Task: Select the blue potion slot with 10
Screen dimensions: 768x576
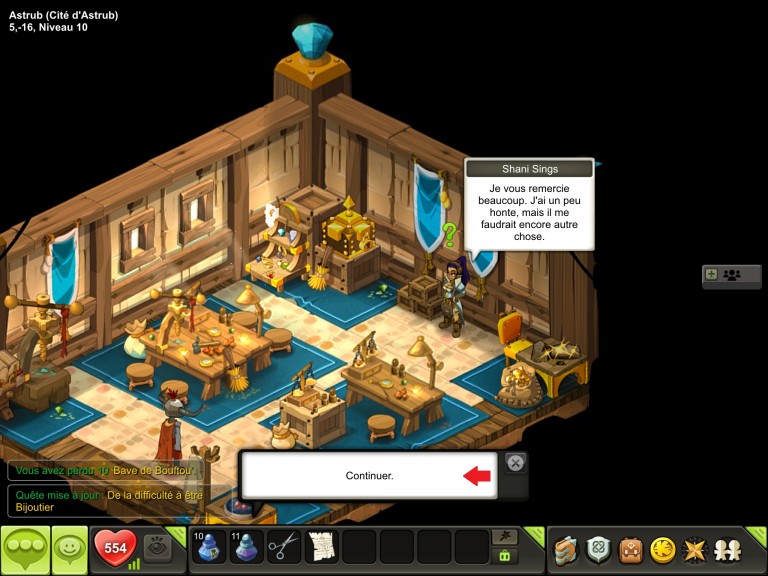Action: click(x=209, y=547)
